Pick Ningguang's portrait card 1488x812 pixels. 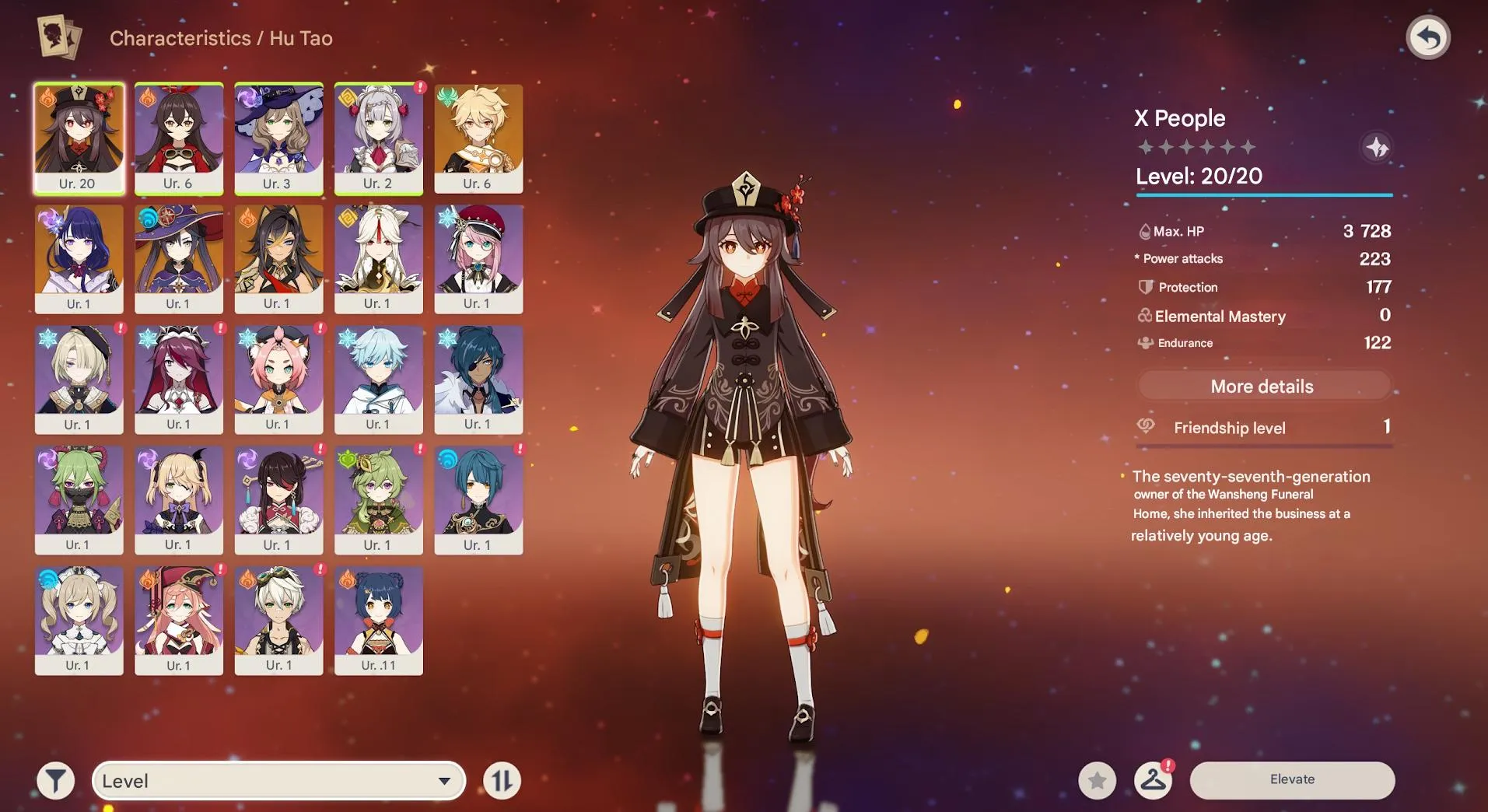click(378, 258)
